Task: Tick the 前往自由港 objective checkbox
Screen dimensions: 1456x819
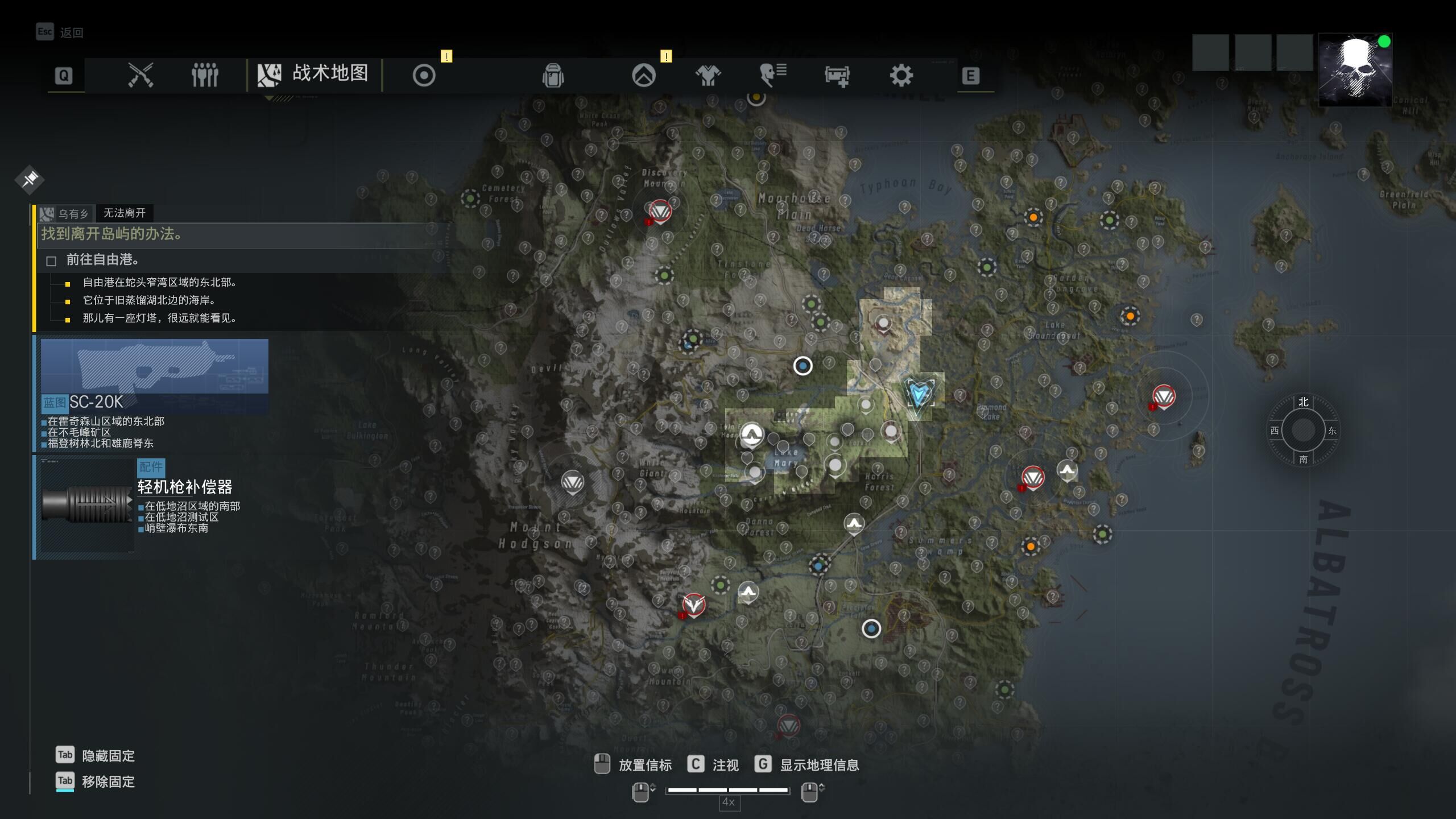Action: (51, 261)
